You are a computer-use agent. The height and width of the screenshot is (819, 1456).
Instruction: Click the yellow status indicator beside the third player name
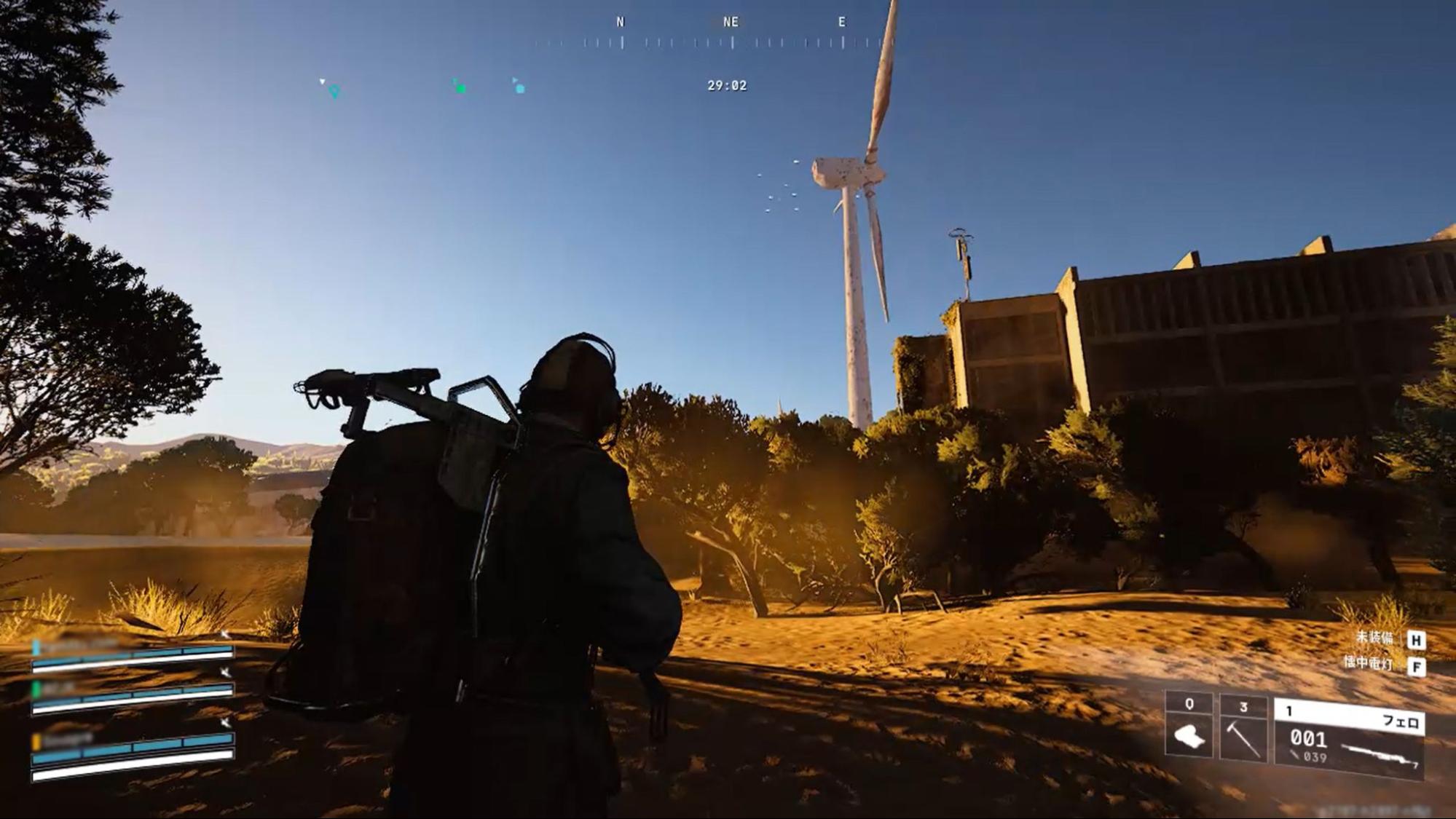click(36, 743)
